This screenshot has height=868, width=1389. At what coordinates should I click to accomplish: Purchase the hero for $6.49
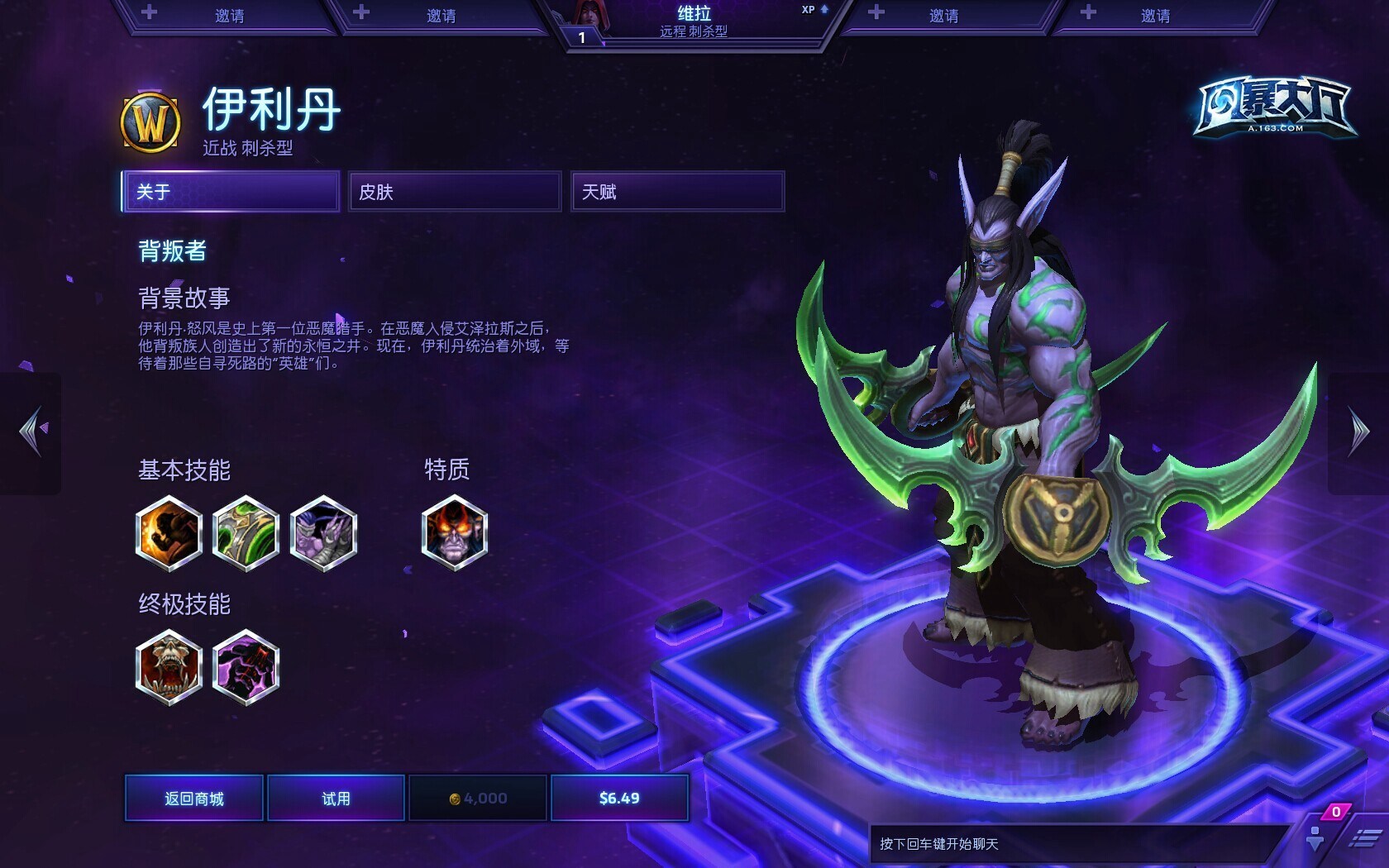[619, 798]
